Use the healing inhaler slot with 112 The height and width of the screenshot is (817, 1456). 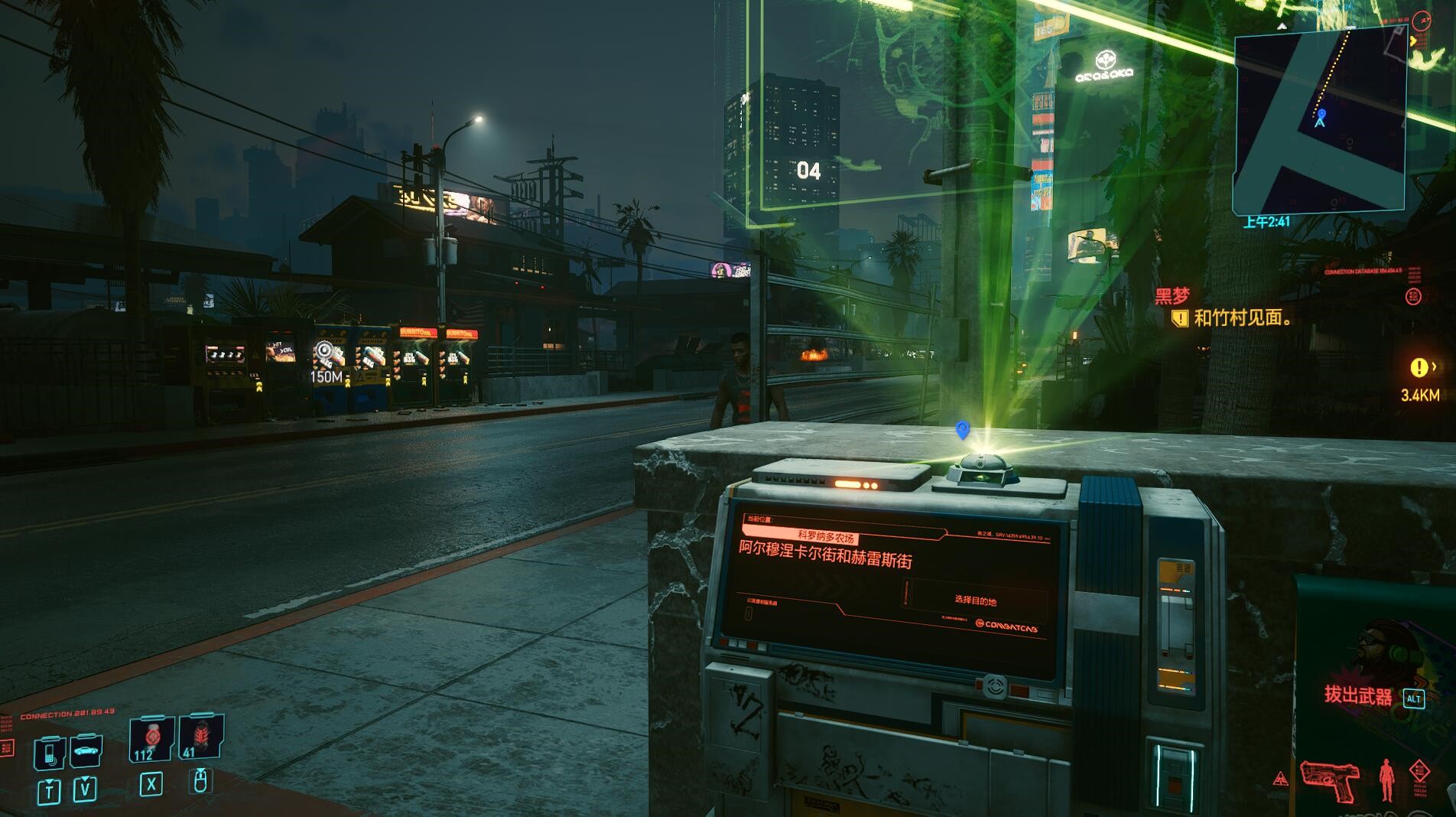click(151, 739)
